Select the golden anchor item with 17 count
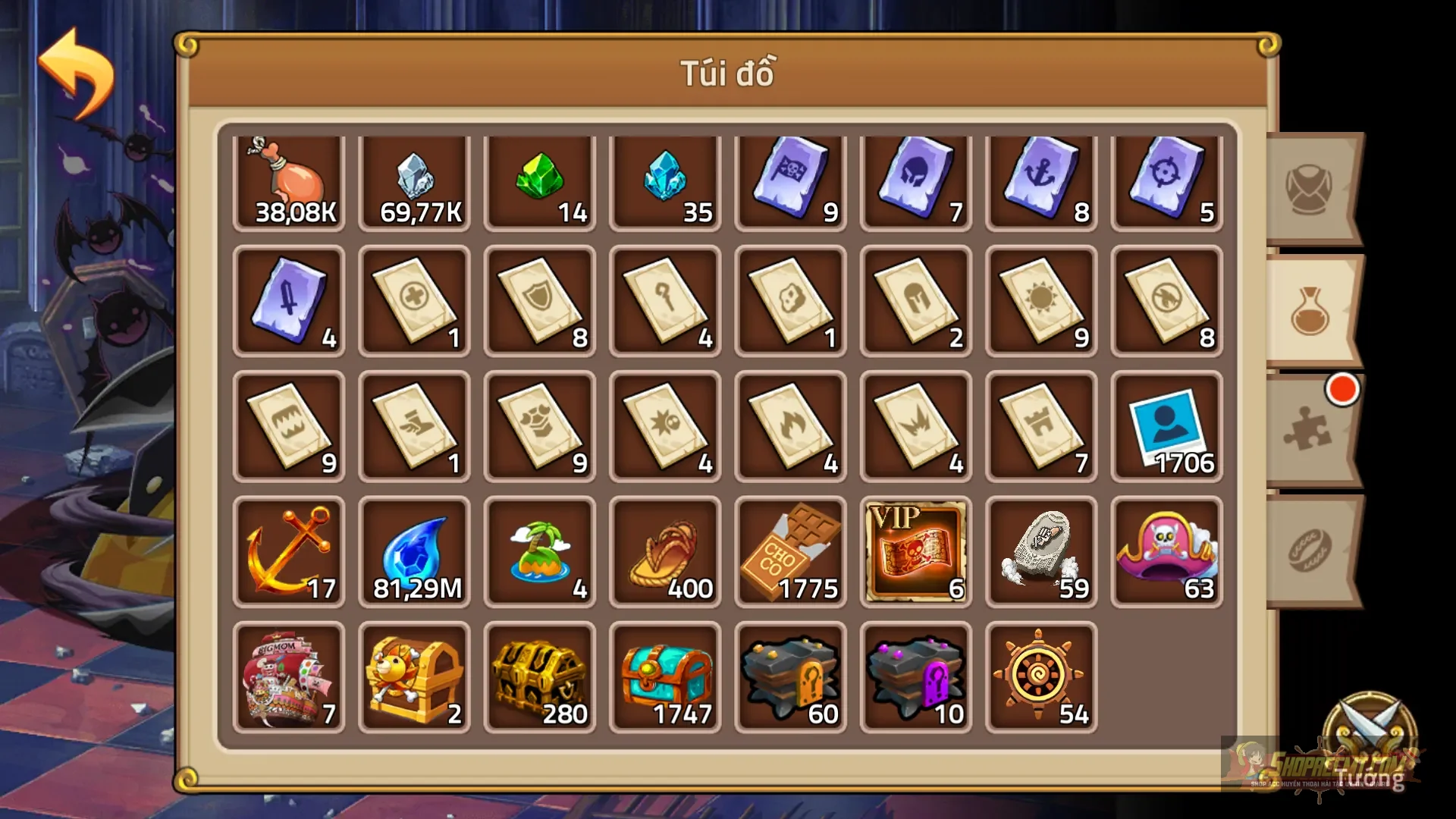The image size is (1456, 819). (x=288, y=550)
